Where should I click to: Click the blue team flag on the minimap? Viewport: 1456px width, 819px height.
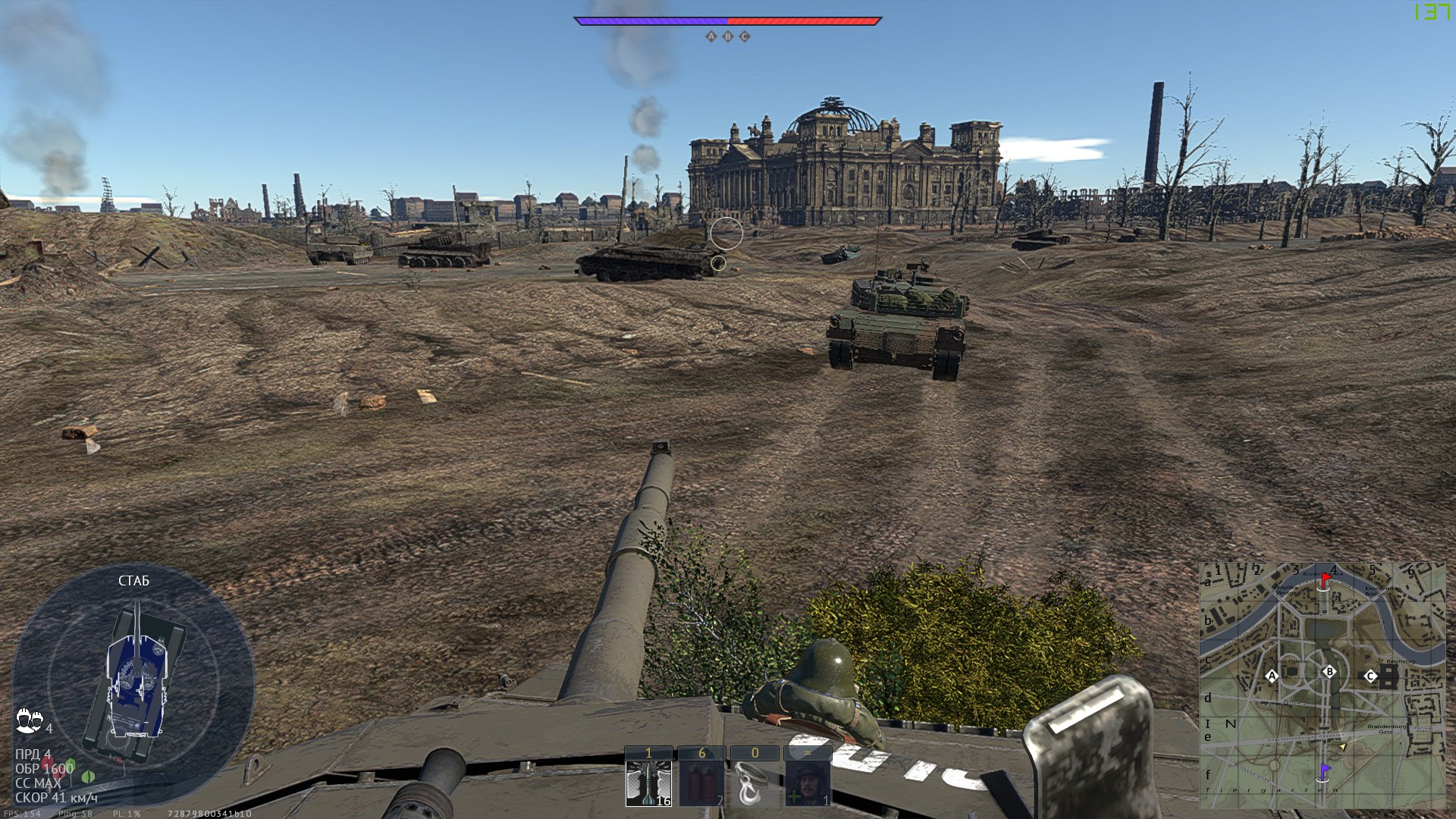pyautogui.click(x=1324, y=771)
